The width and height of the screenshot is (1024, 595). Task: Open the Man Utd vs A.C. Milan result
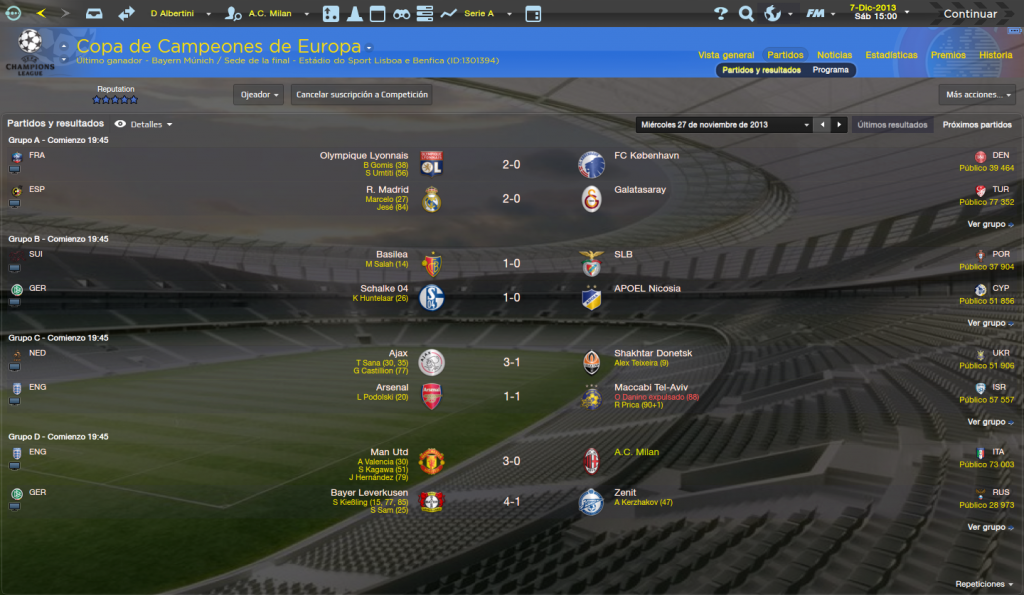click(x=511, y=461)
